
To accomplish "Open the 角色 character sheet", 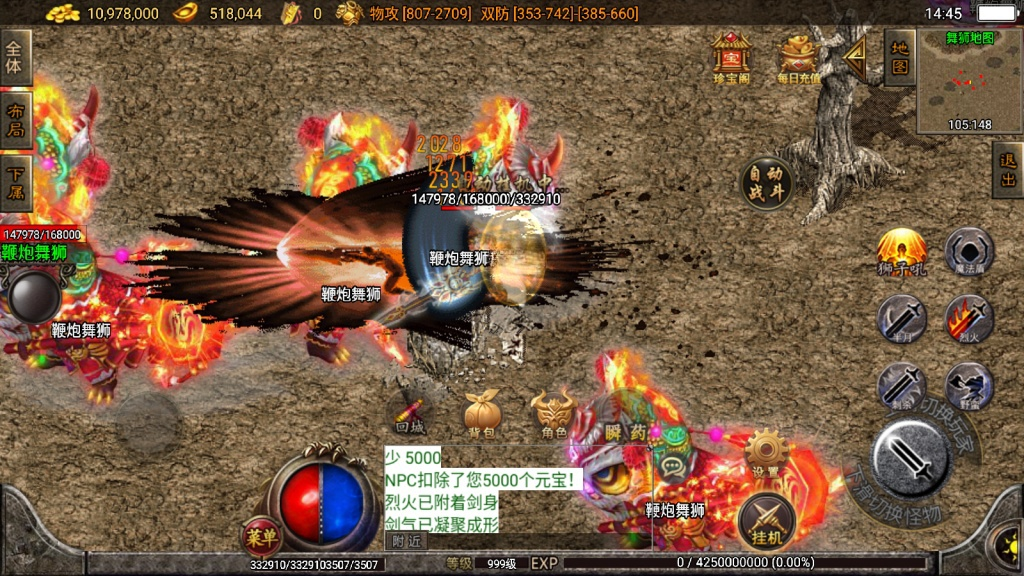I will 553,412.
